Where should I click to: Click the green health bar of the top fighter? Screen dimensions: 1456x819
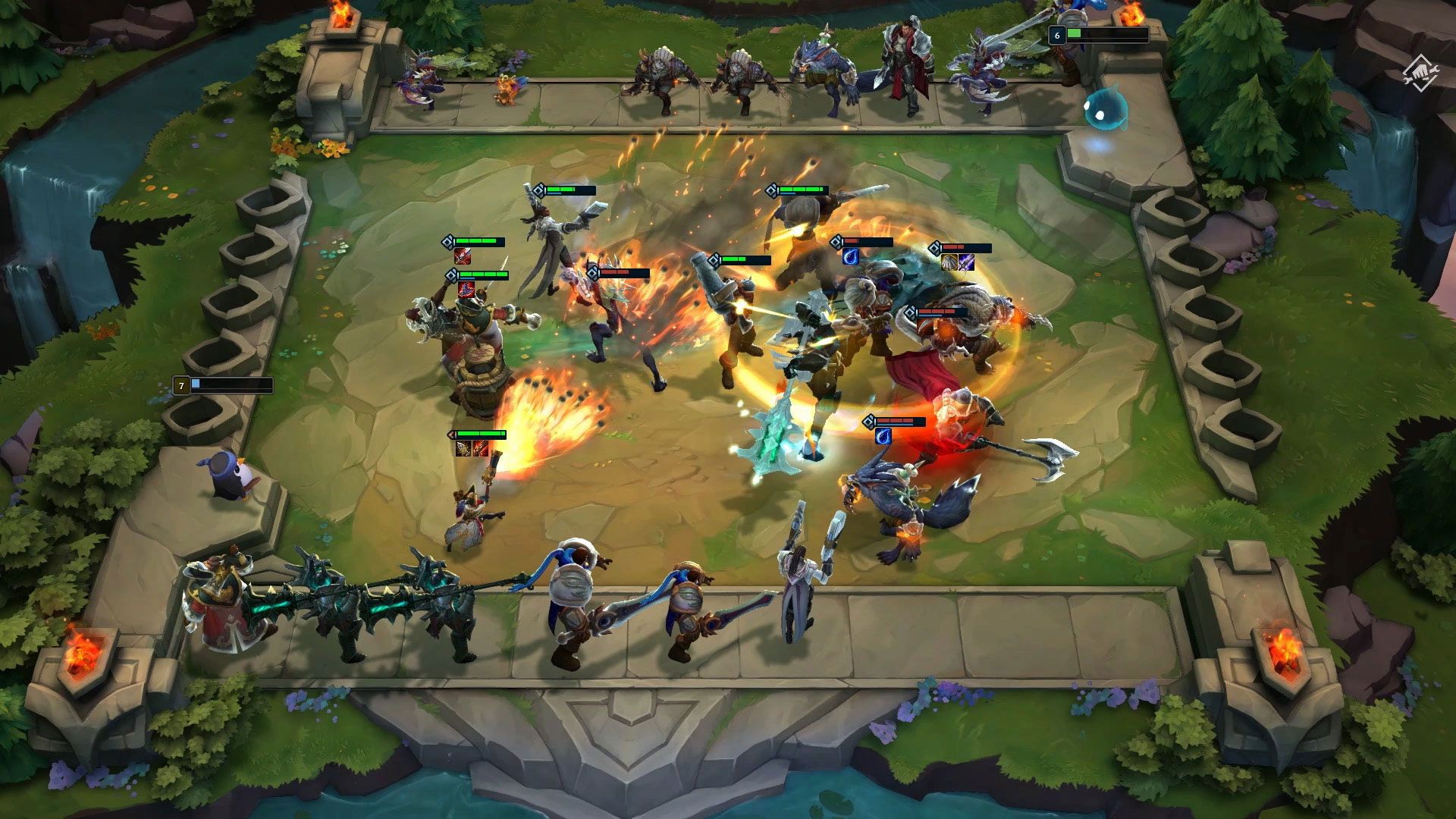(x=565, y=190)
